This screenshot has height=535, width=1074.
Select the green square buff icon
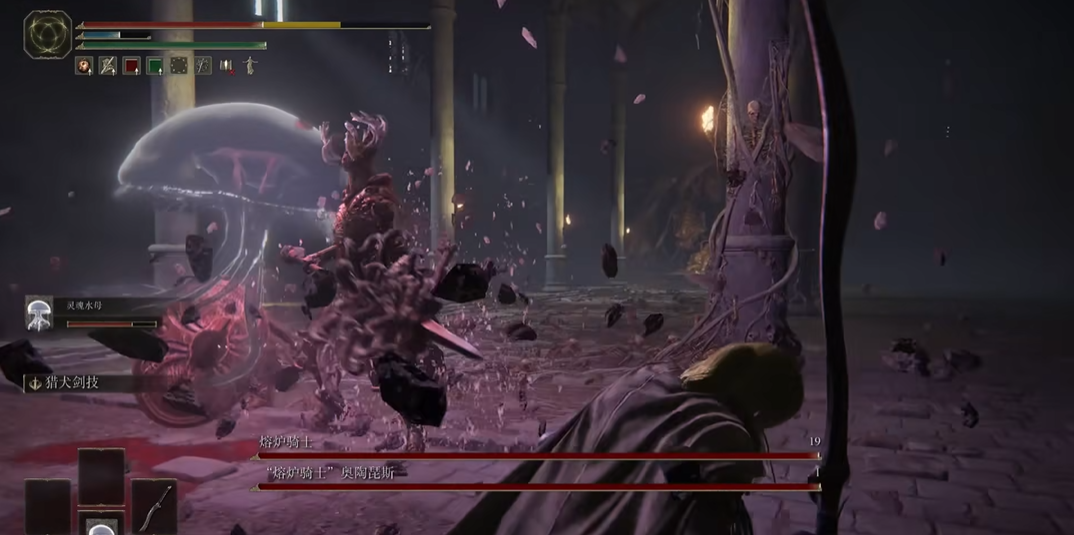coord(155,66)
